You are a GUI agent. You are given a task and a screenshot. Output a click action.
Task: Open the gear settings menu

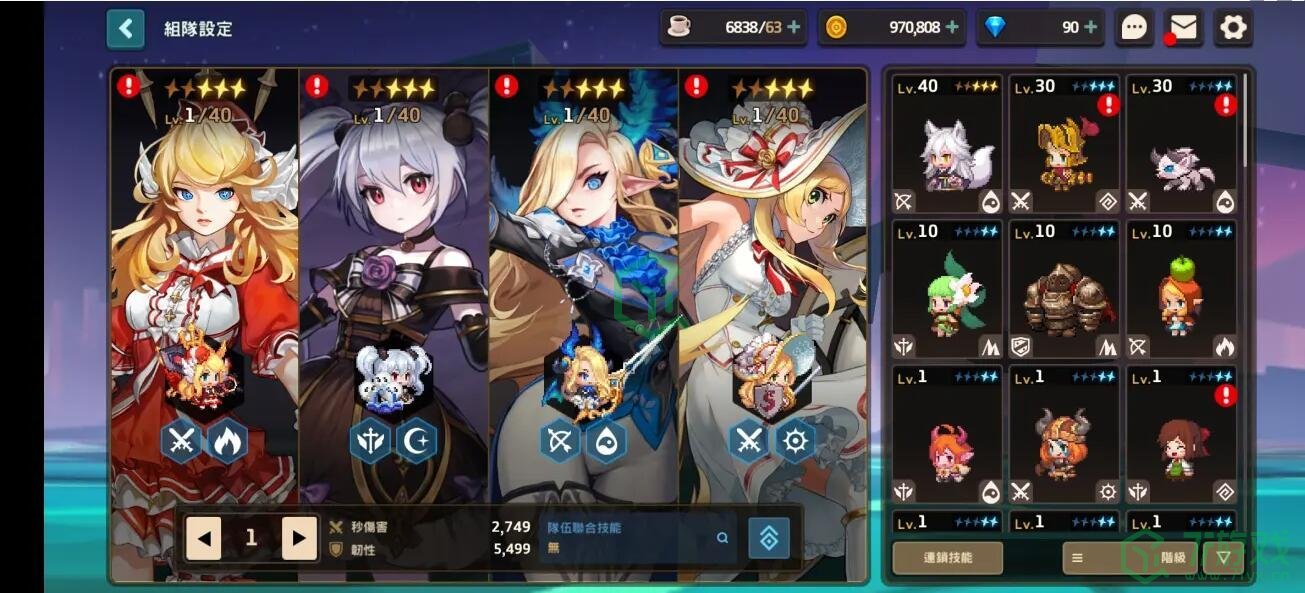1234,28
